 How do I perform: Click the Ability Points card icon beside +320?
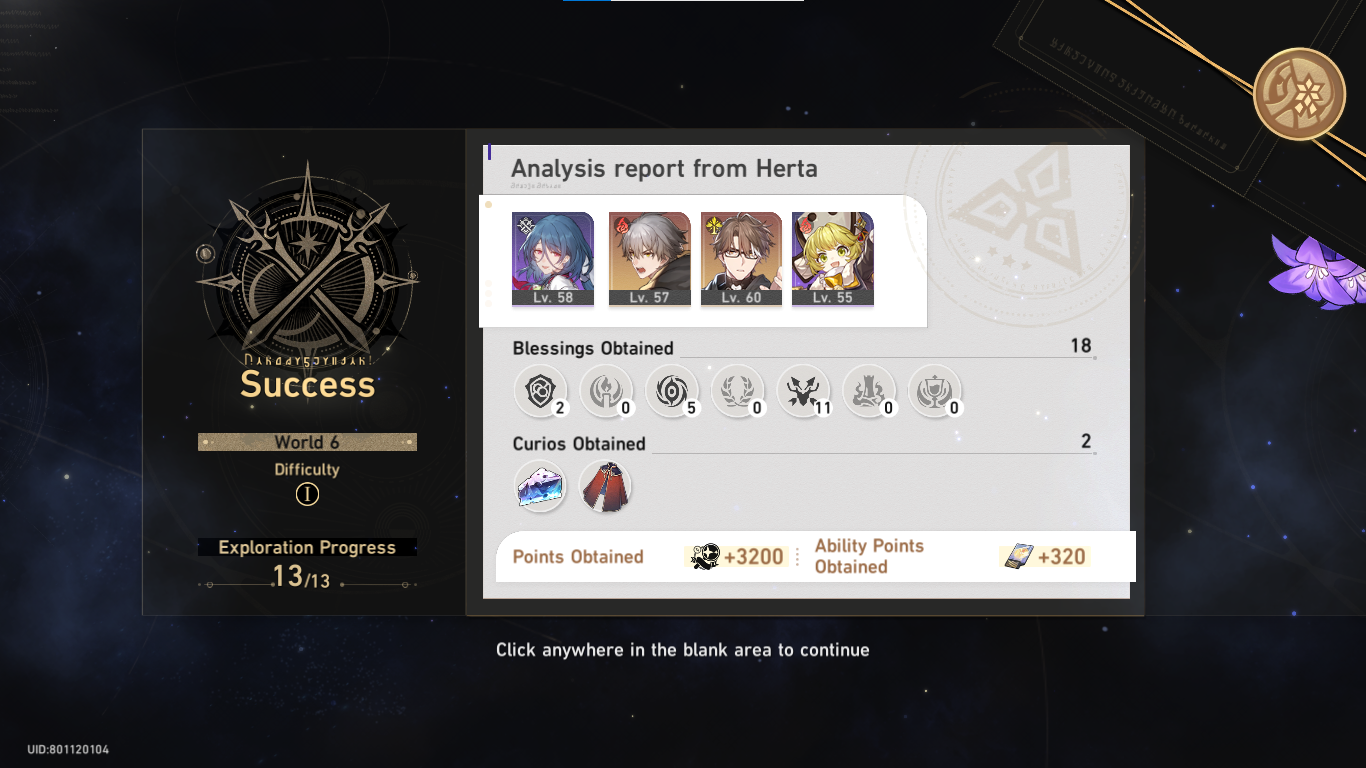click(x=1019, y=557)
